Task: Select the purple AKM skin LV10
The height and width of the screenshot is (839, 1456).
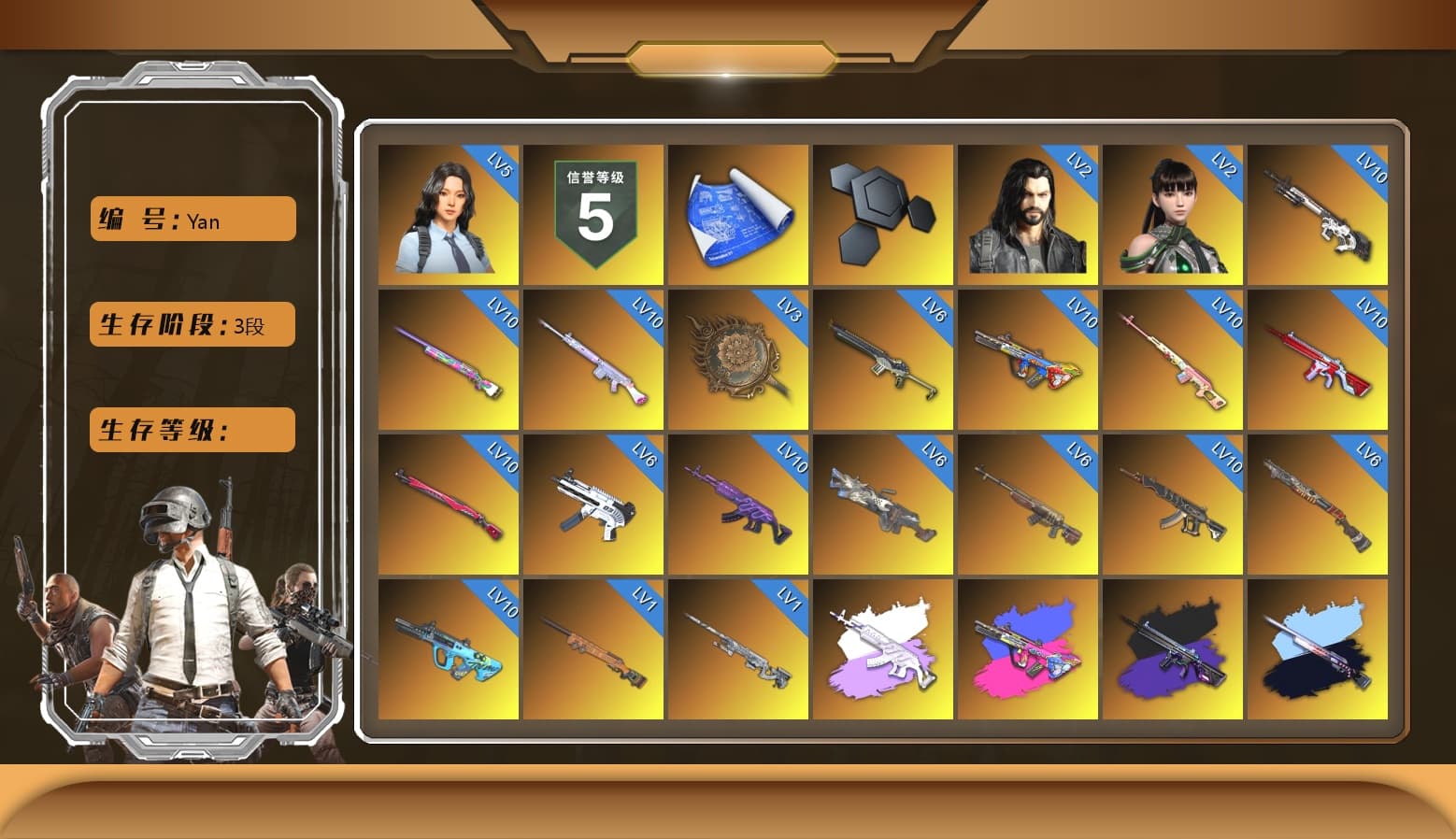Action: pyautogui.click(x=738, y=505)
